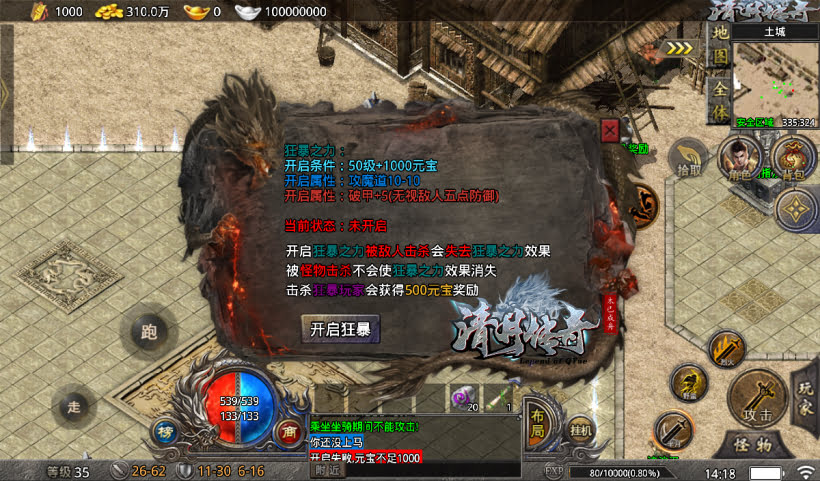Choose the 全体 tab
Image resolution: width=820 pixels, height=481 pixels.
pyautogui.click(x=718, y=100)
